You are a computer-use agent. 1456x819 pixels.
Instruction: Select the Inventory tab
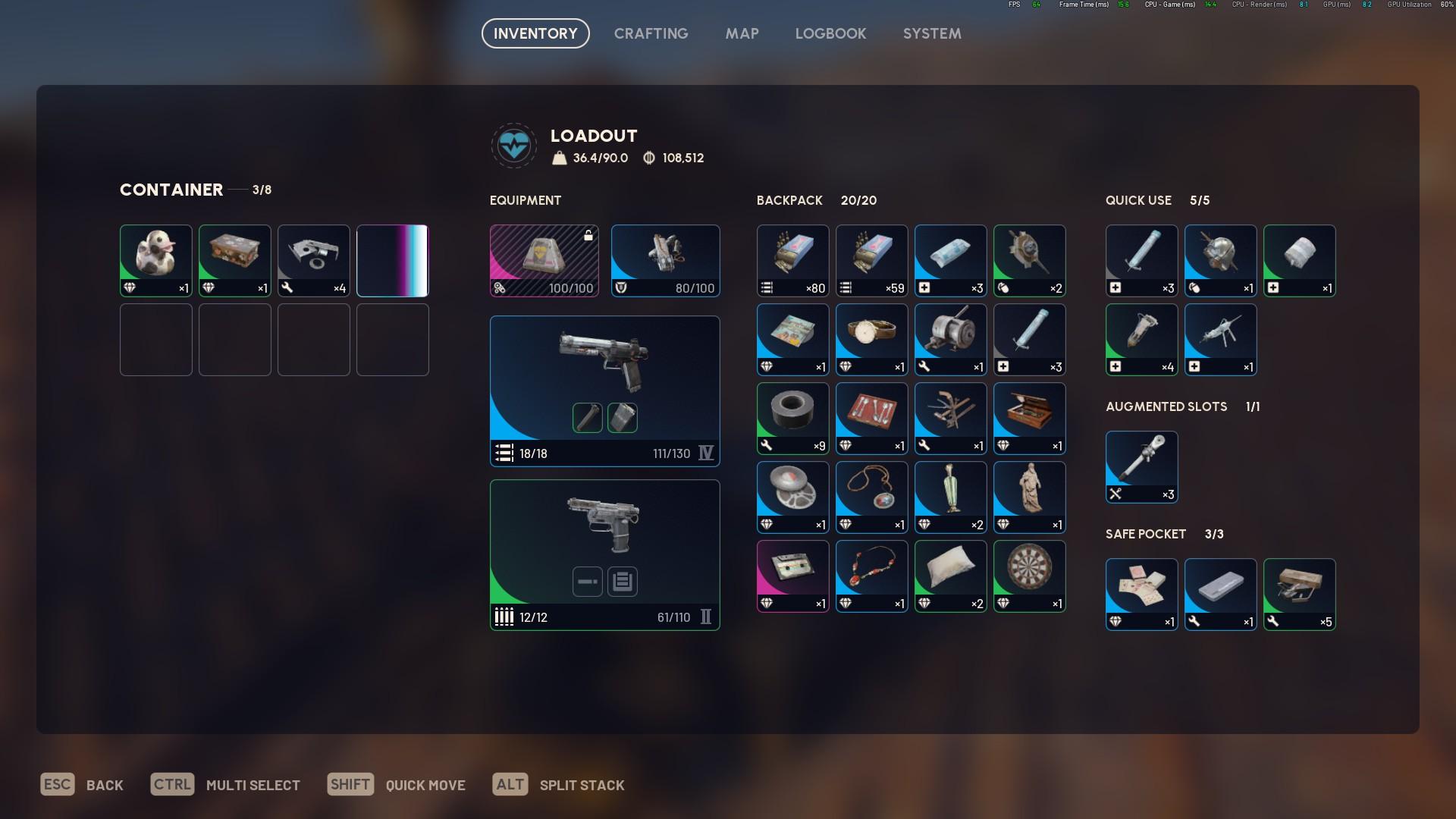(535, 33)
